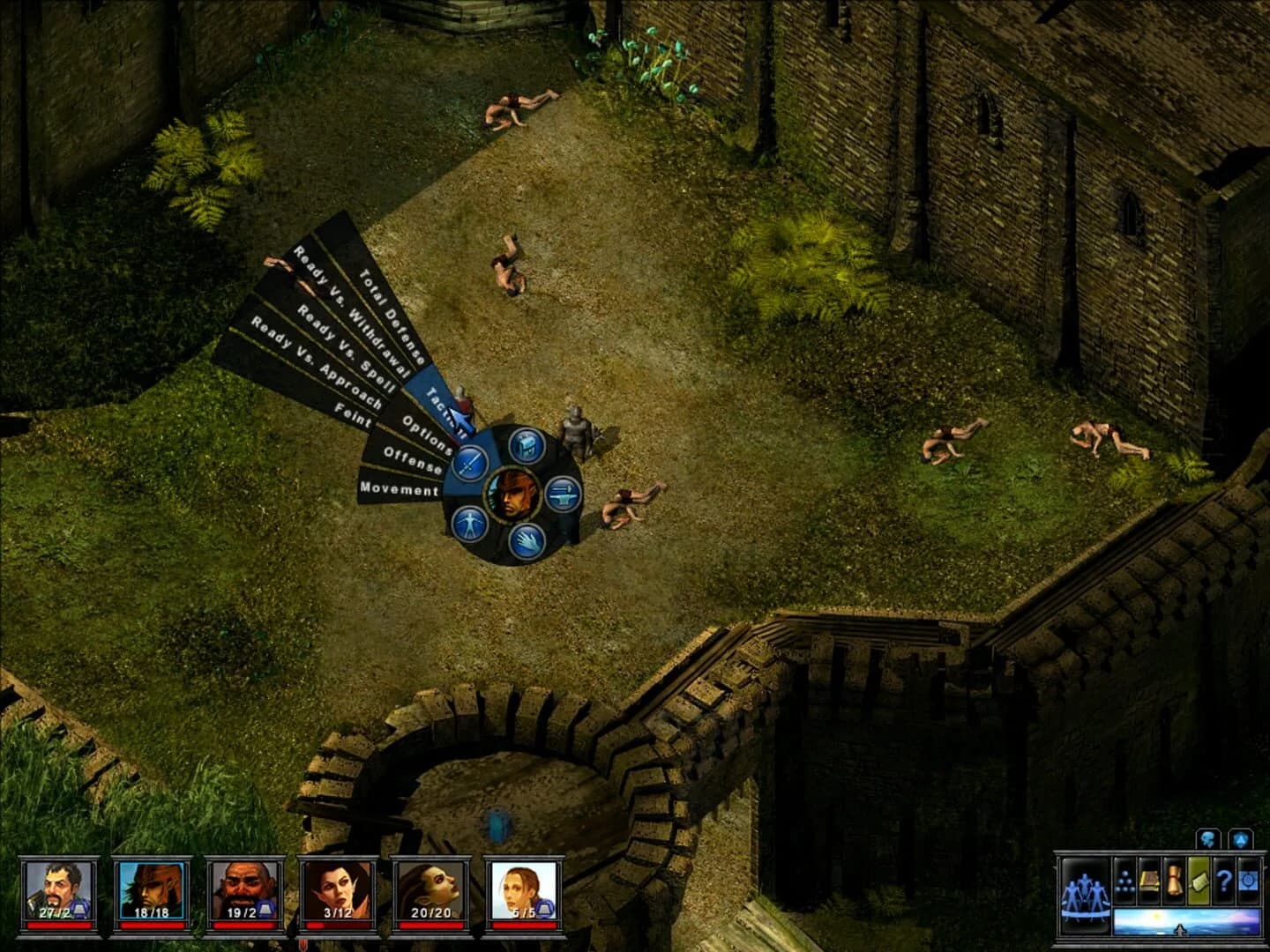Select the sword combat icon on the radial menu

click(469, 464)
